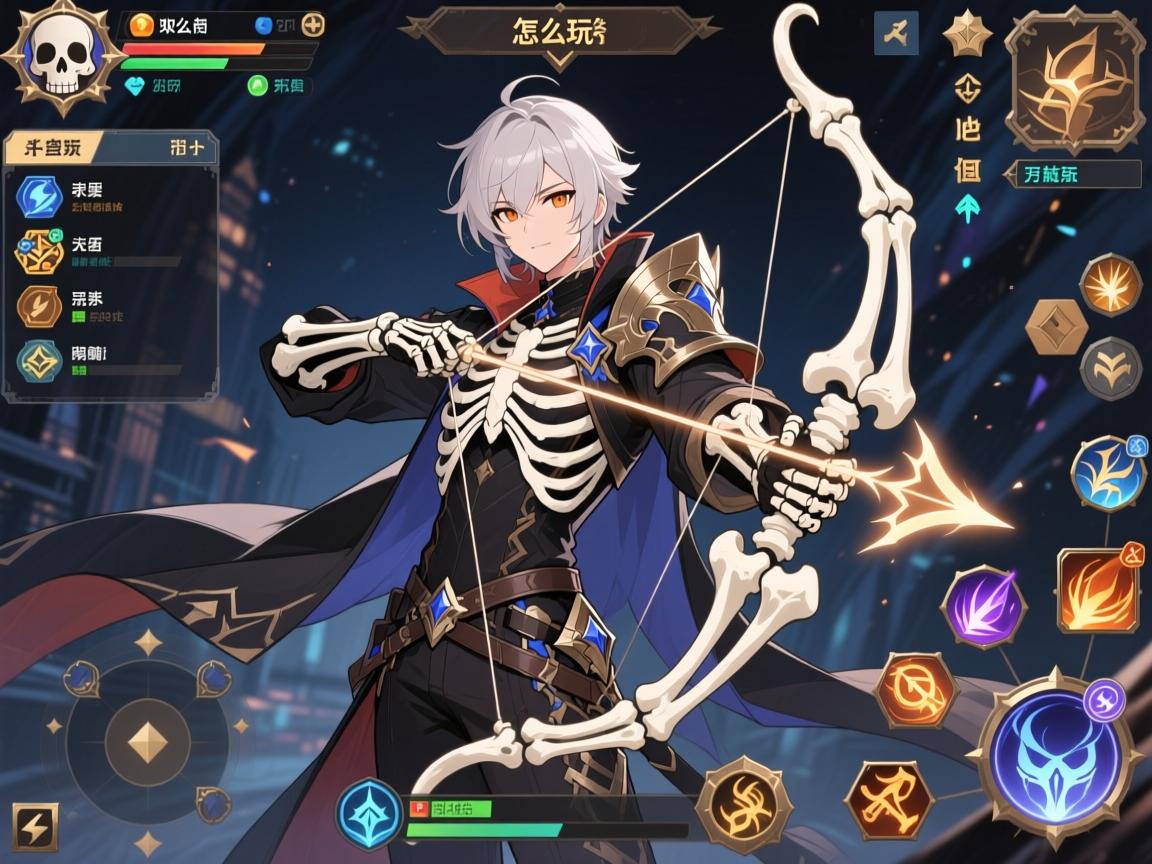The image size is (1152, 864).
Task: Tap the hammer icon in the top bar
Action: click(x=895, y=33)
